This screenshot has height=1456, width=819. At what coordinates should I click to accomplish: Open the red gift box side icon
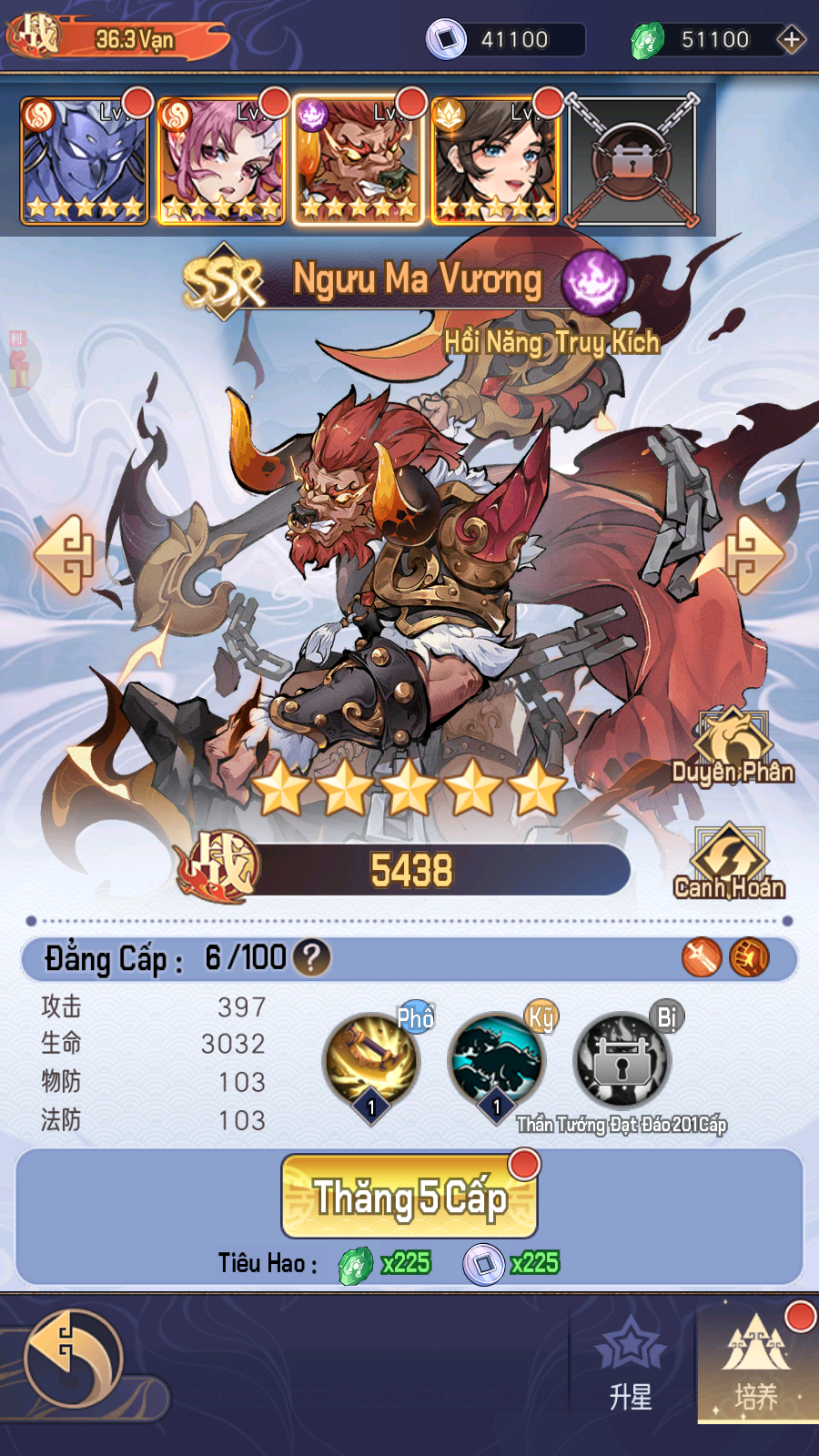click(x=18, y=362)
